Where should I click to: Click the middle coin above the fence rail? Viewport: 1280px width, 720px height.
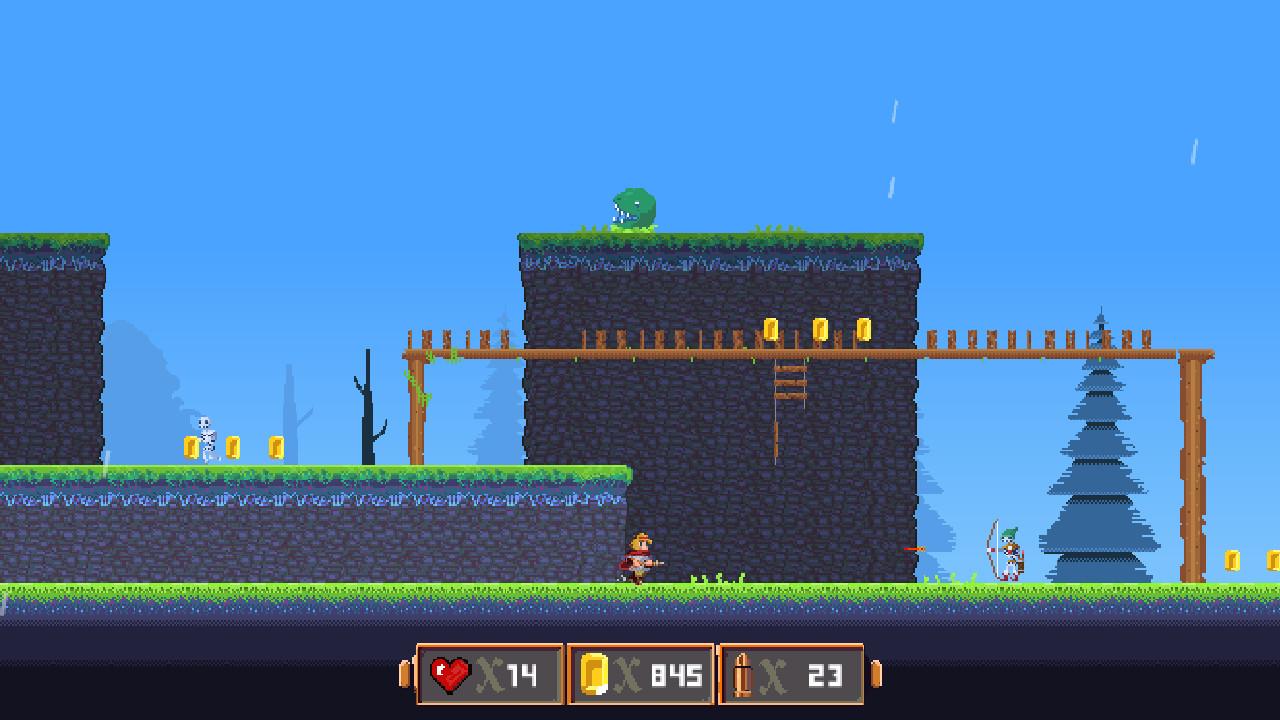[820, 328]
